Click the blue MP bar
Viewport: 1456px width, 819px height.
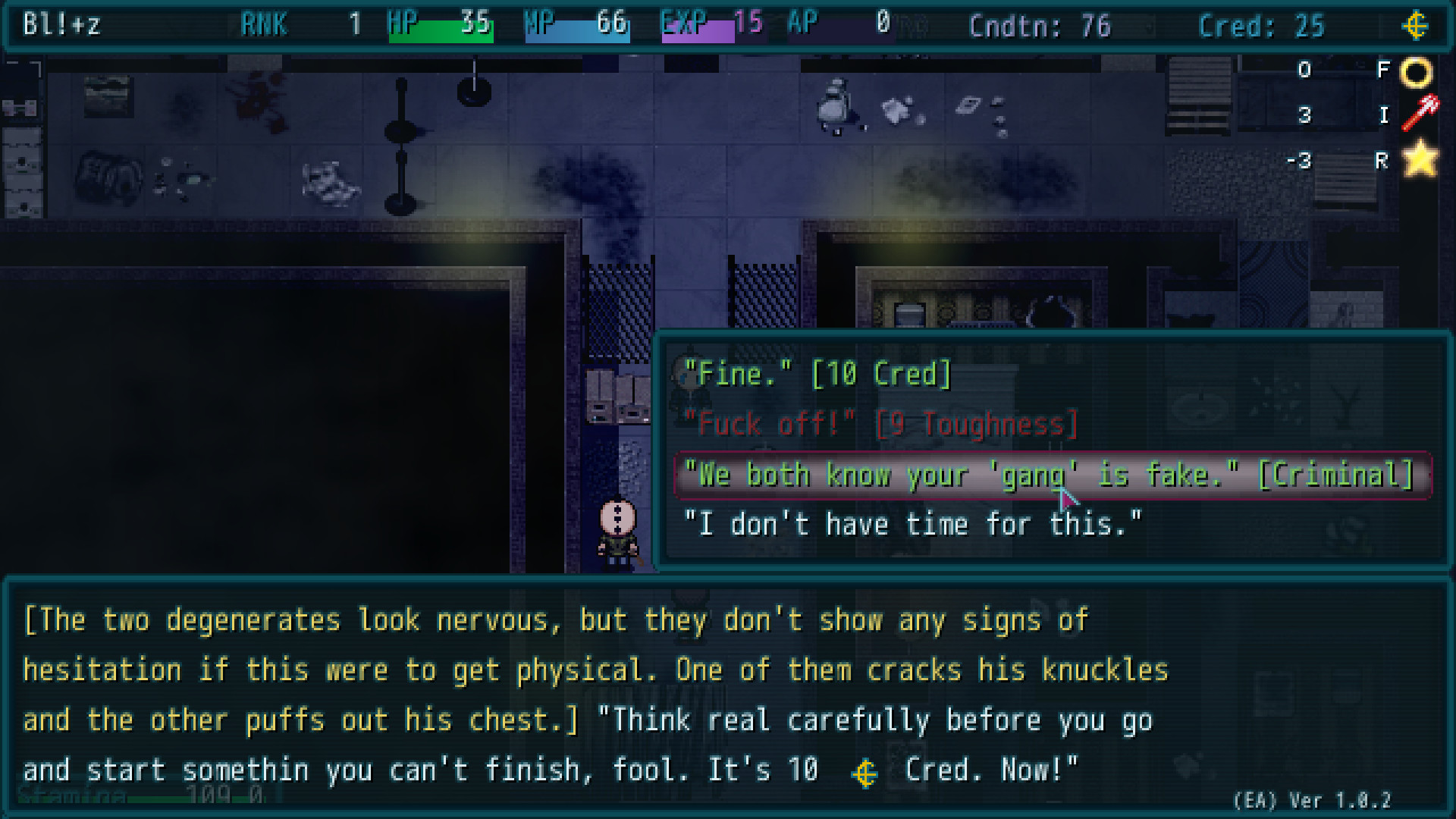[x=578, y=30]
